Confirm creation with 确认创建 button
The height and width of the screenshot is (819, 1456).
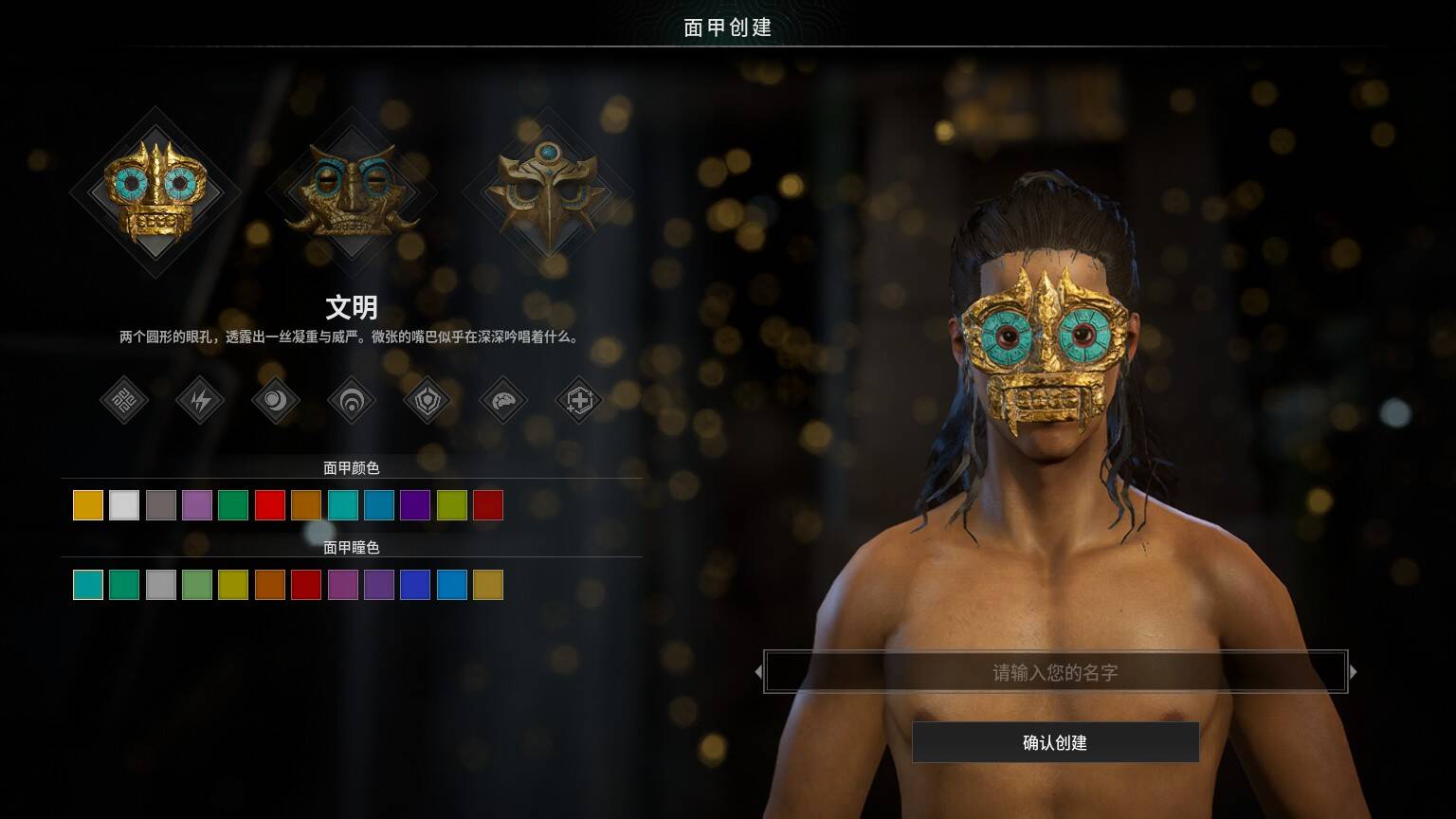coord(1055,742)
